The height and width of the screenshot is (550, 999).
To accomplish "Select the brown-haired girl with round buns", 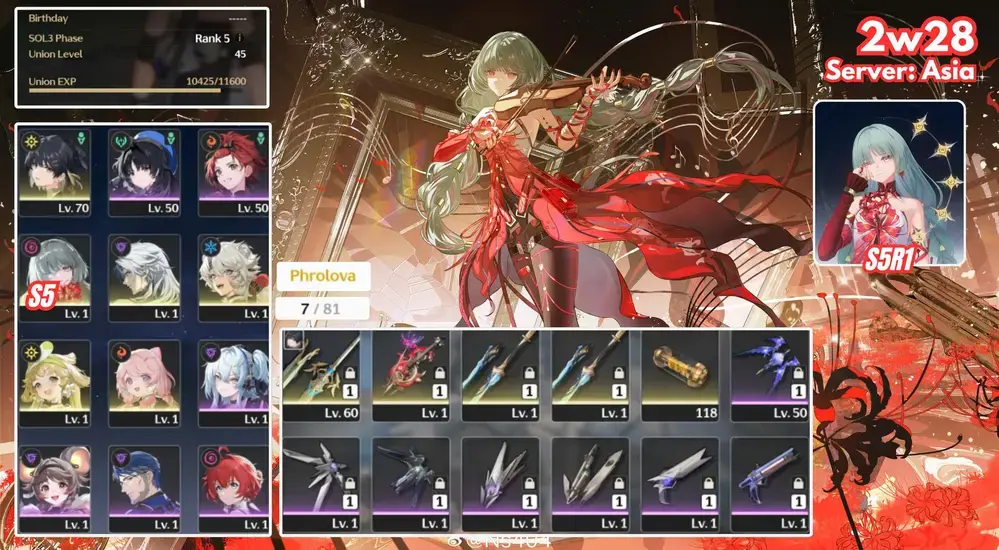I will [x=56, y=487].
